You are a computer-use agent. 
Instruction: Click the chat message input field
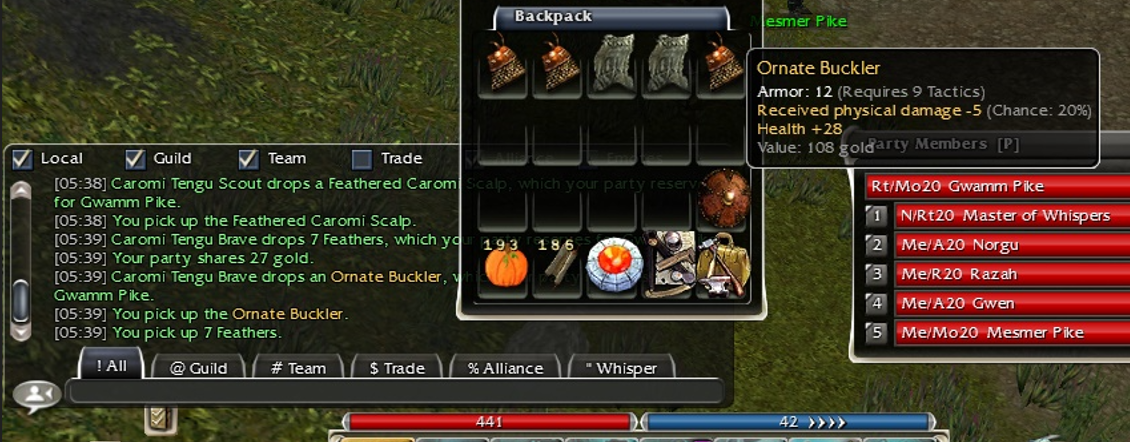point(395,391)
